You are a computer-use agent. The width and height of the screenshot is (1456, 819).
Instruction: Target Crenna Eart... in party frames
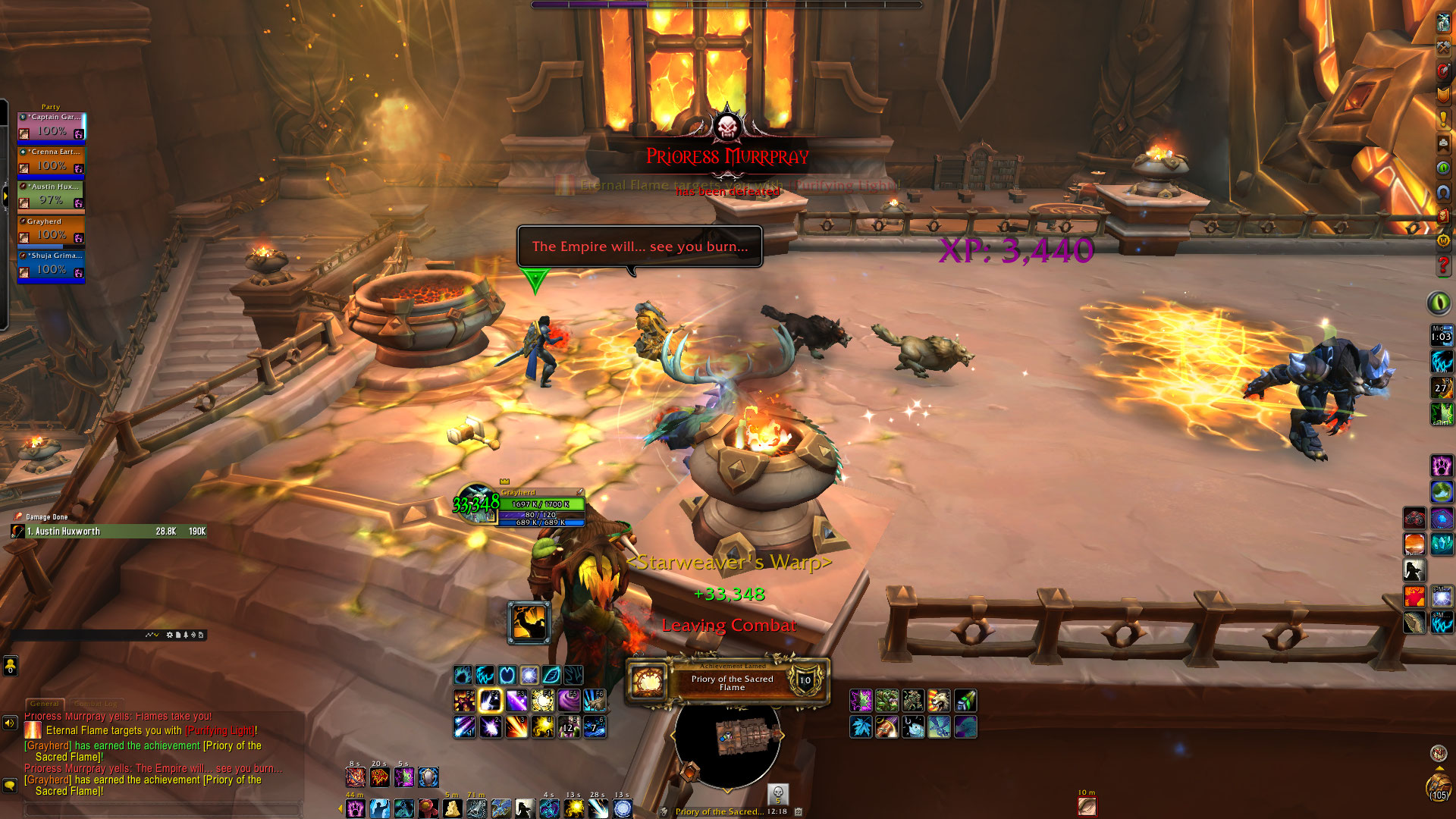52,161
